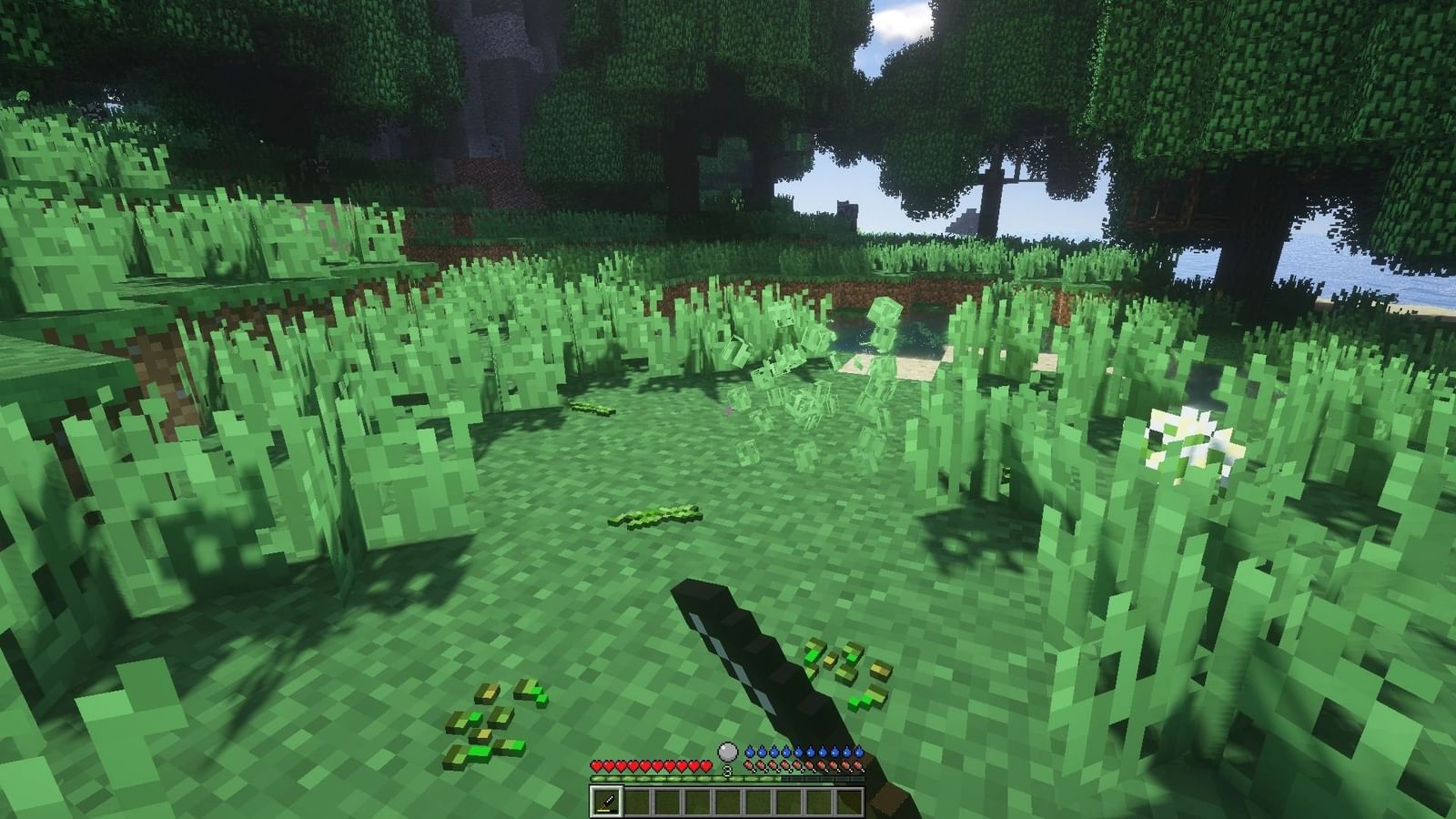1456x819 pixels.
Task: Toggle the highlighted hotbar slot selection
Action: click(606, 801)
